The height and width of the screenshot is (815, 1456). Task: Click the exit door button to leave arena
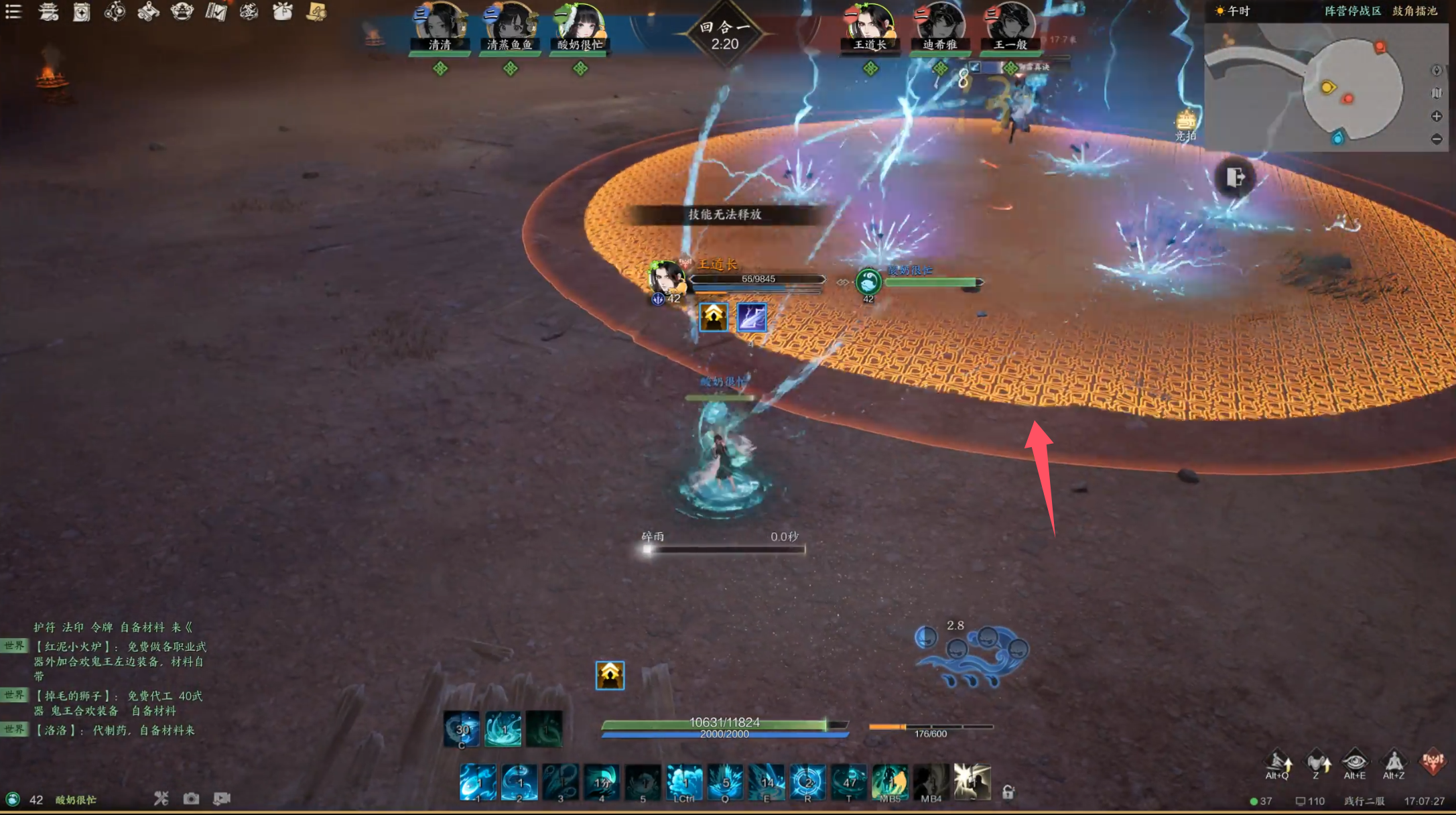[1235, 178]
